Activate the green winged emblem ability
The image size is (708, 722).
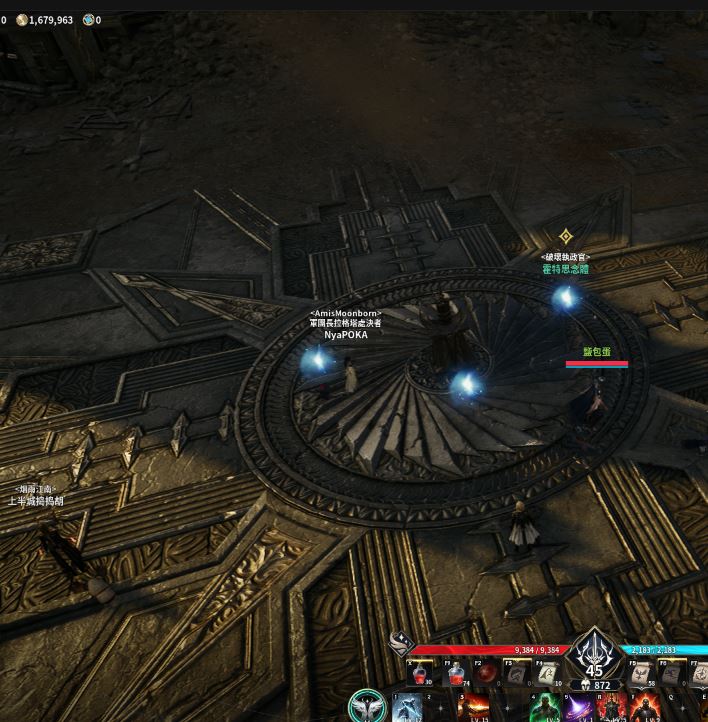click(367, 707)
